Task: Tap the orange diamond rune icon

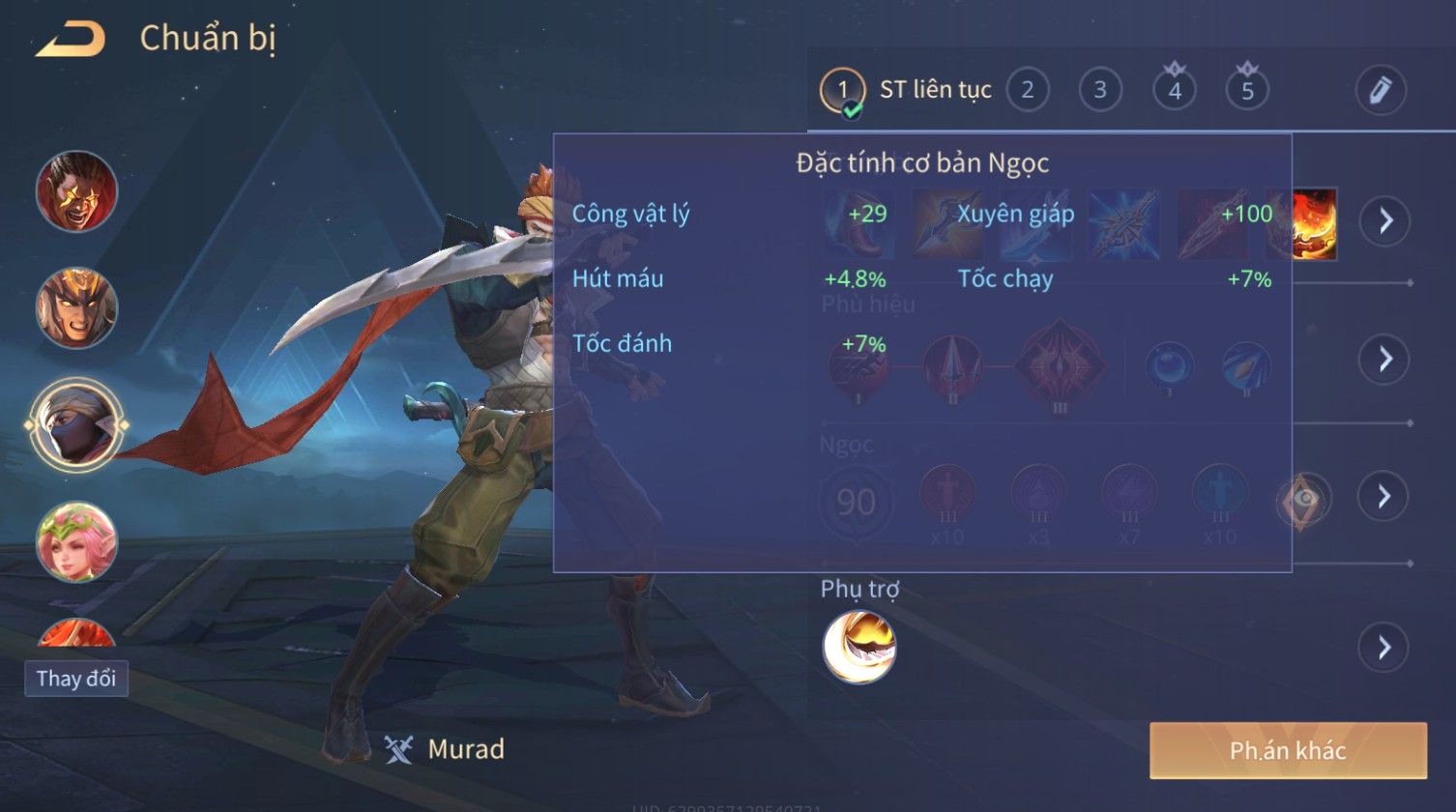Action: [x=1304, y=499]
